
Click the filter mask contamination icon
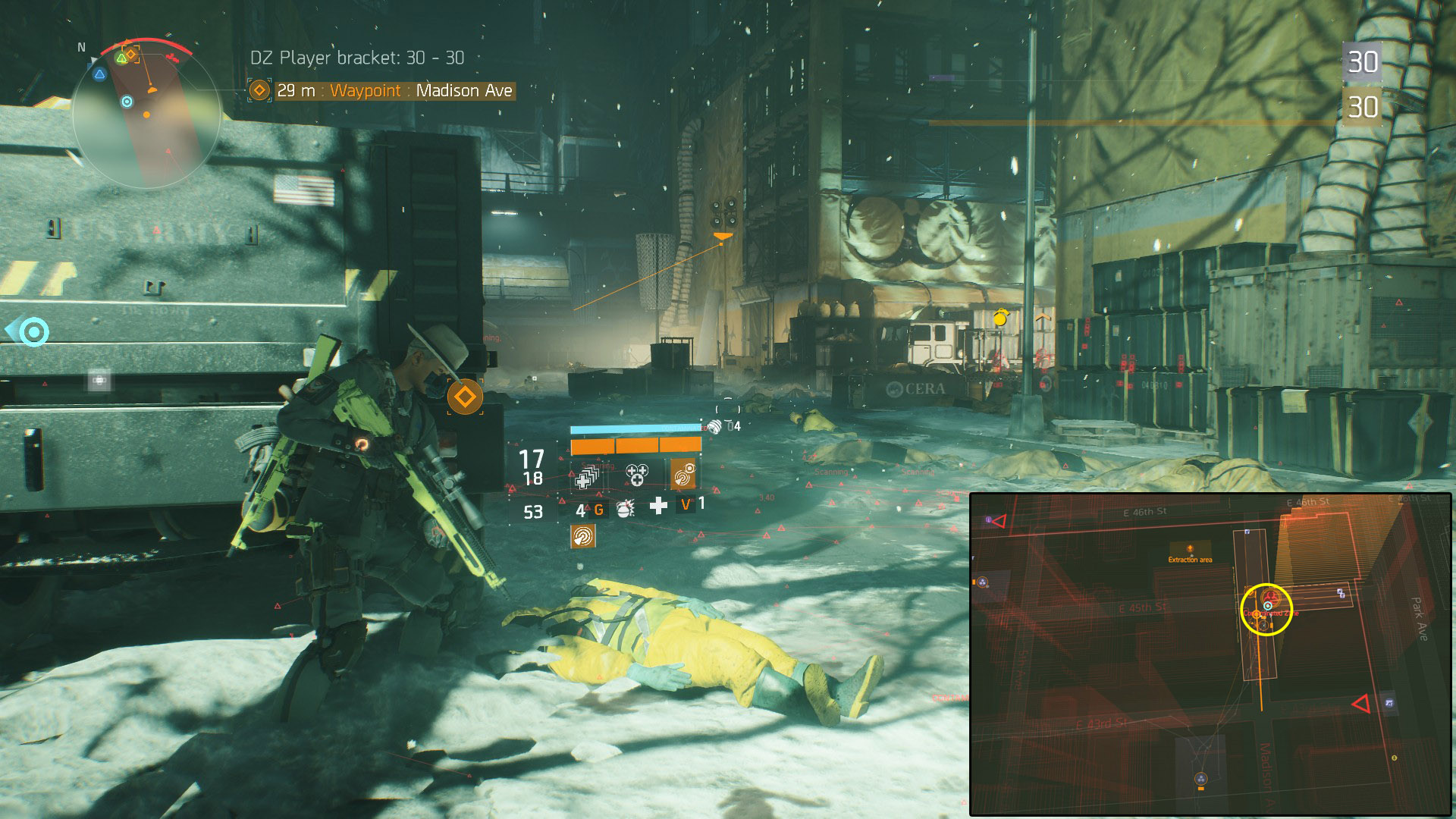click(x=714, y=427)
